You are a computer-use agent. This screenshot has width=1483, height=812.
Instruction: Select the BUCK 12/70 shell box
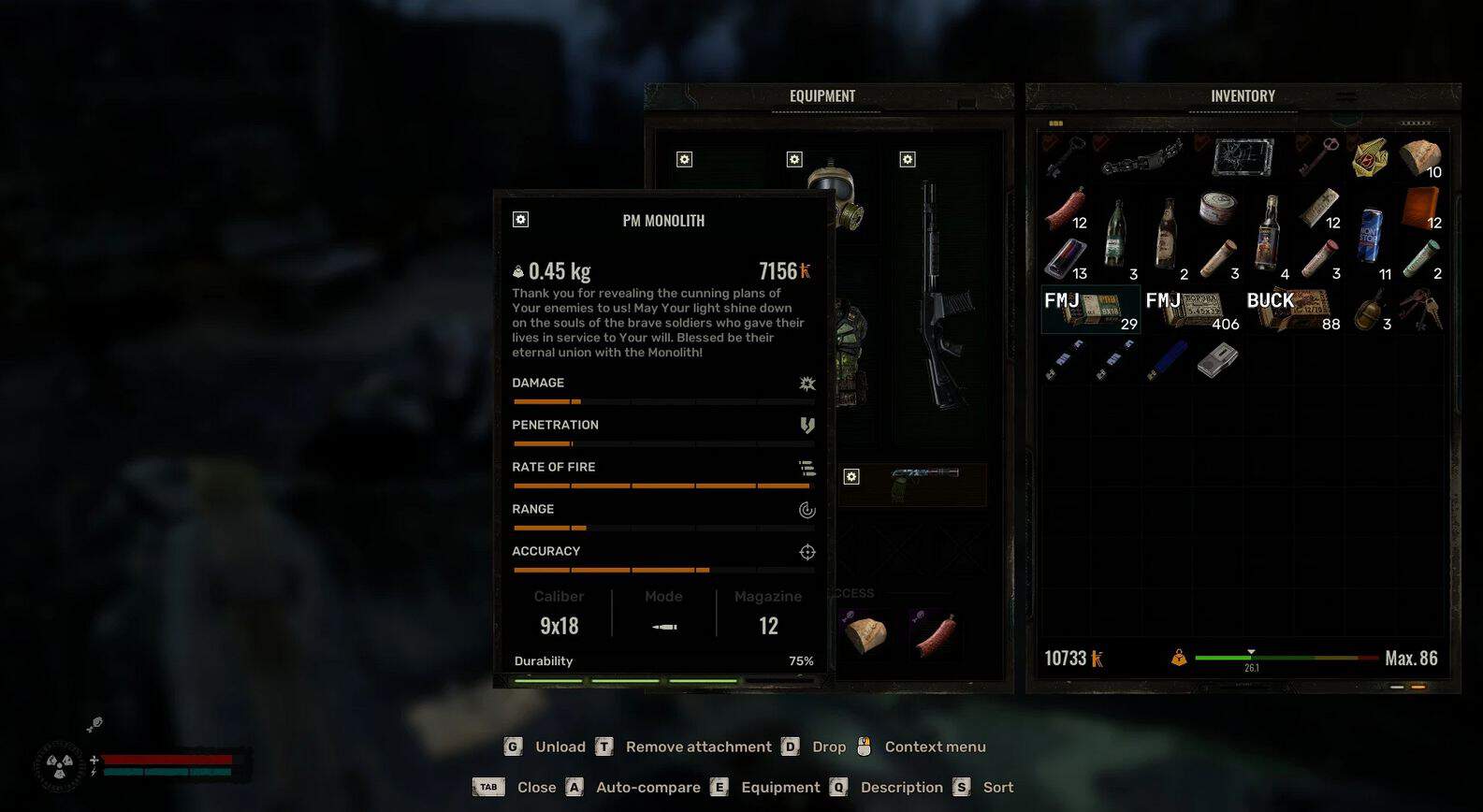point(1291,309)
